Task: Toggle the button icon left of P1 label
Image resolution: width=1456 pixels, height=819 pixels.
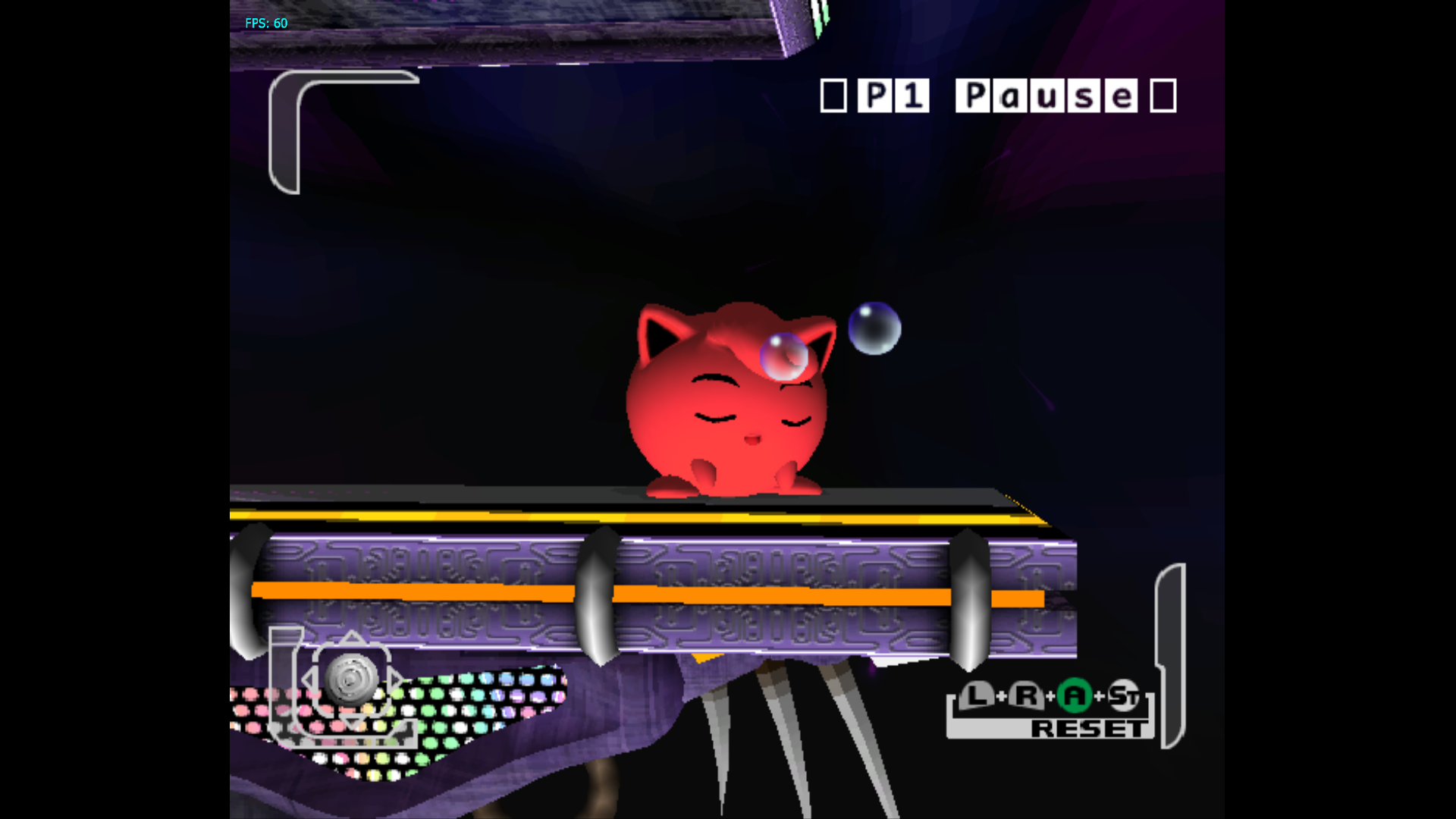Action: 834,94
